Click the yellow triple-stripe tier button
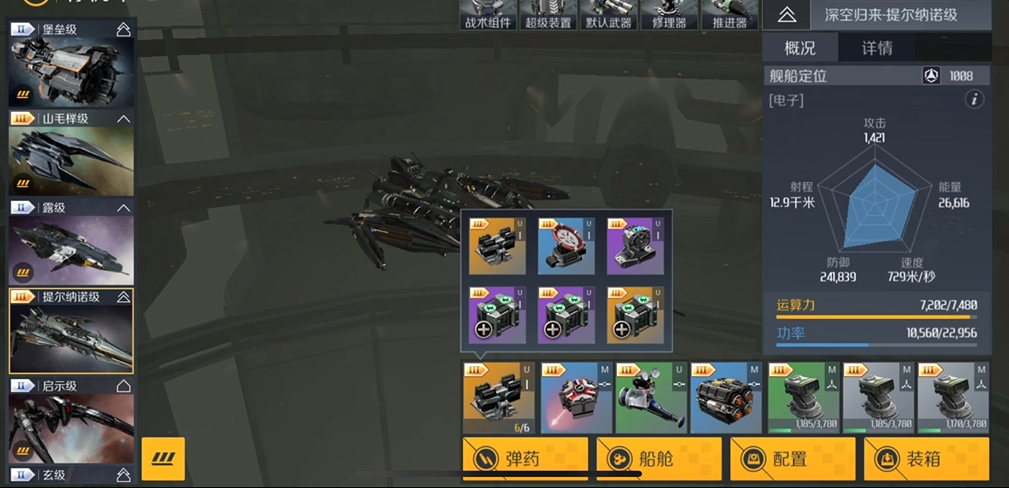Screen dimensions: 1009x488 (x=163, y=459)
